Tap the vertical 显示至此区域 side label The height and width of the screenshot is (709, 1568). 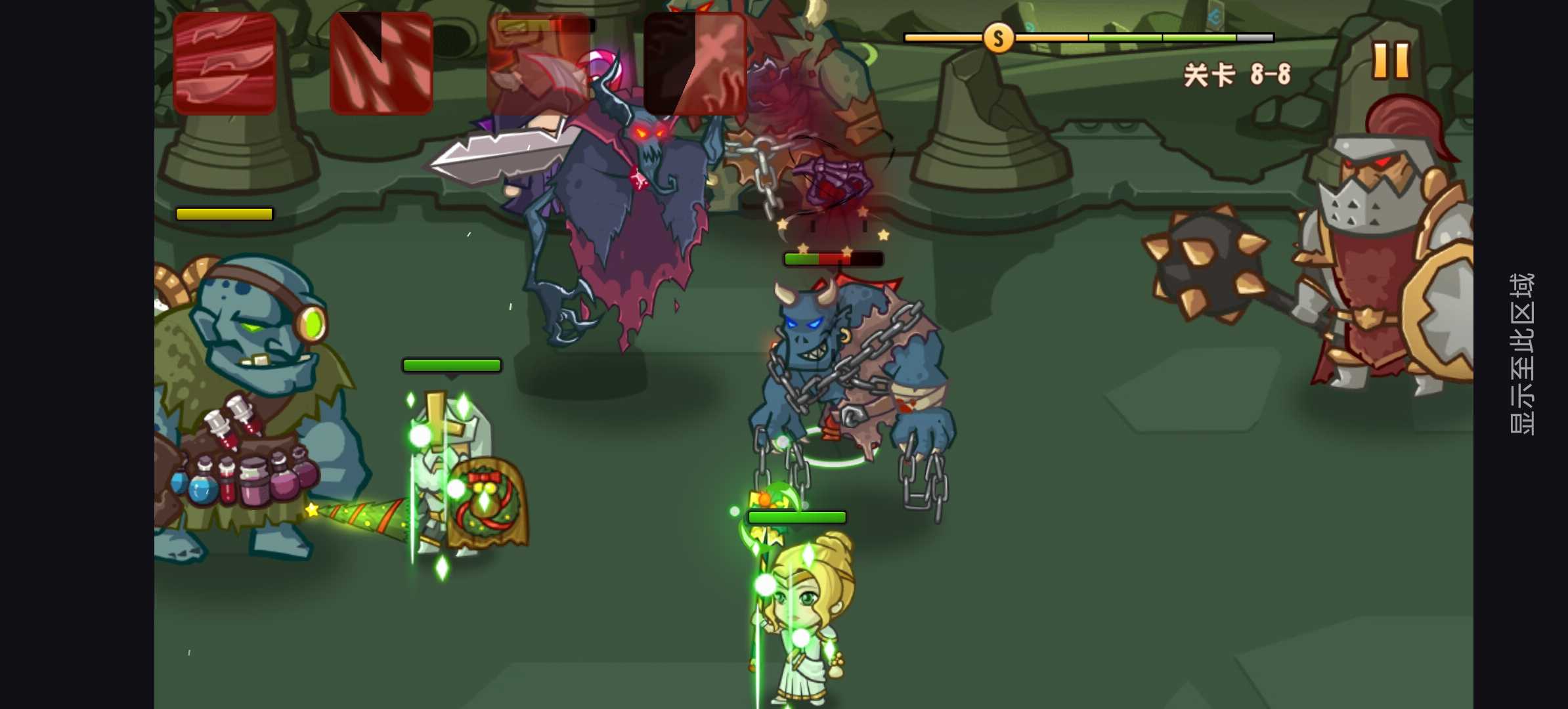1522,354
